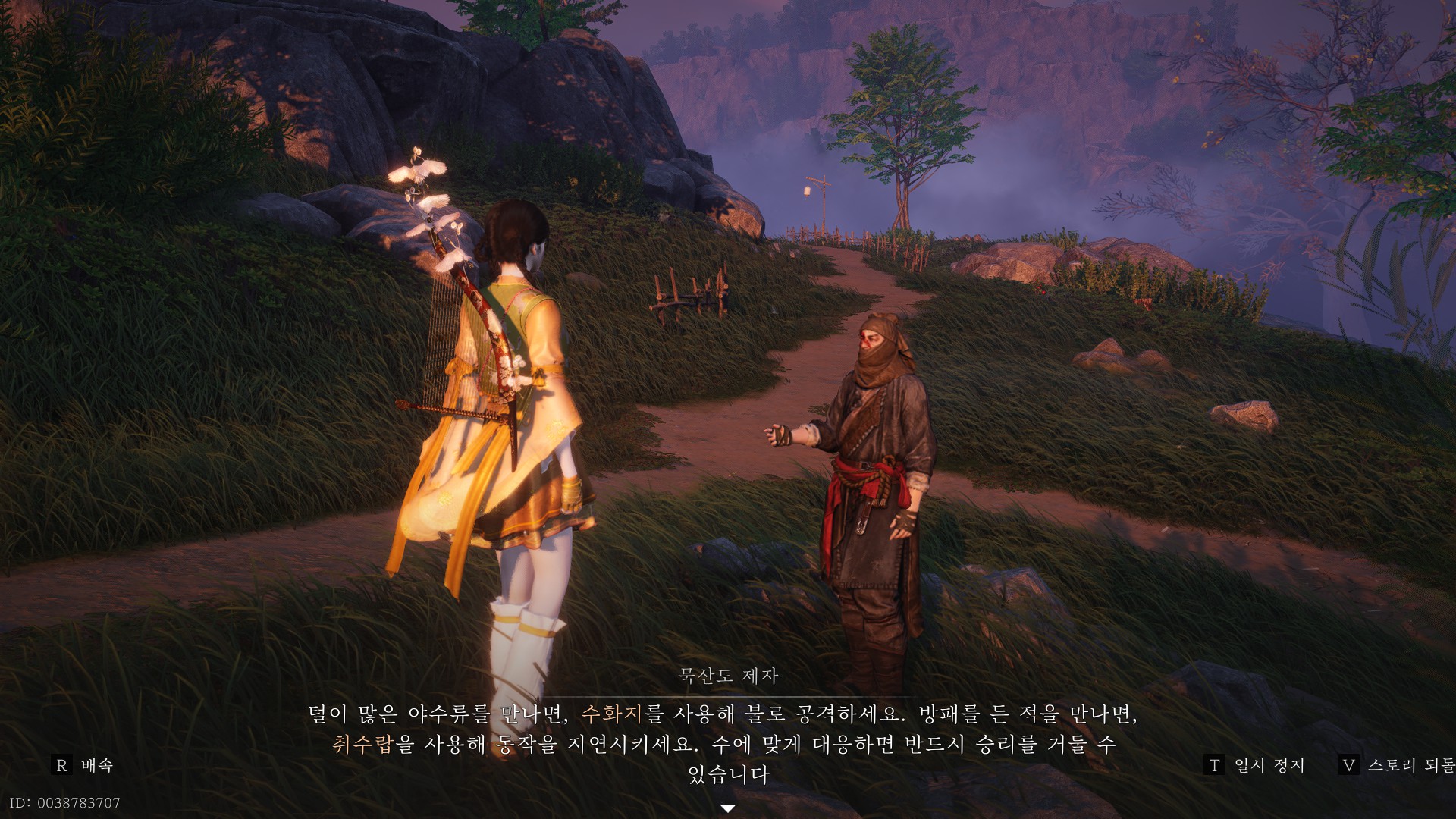
Task: Pause the dialogue with 일시 정지
Action: click(x=1255, y=766)
